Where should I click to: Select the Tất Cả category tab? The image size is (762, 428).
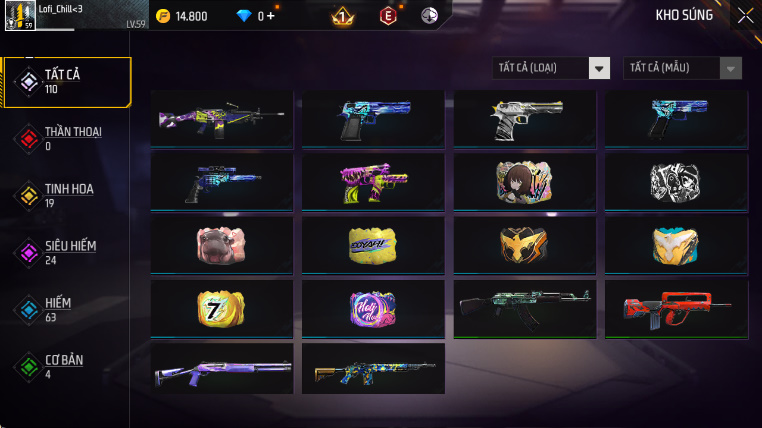point(66,82)
